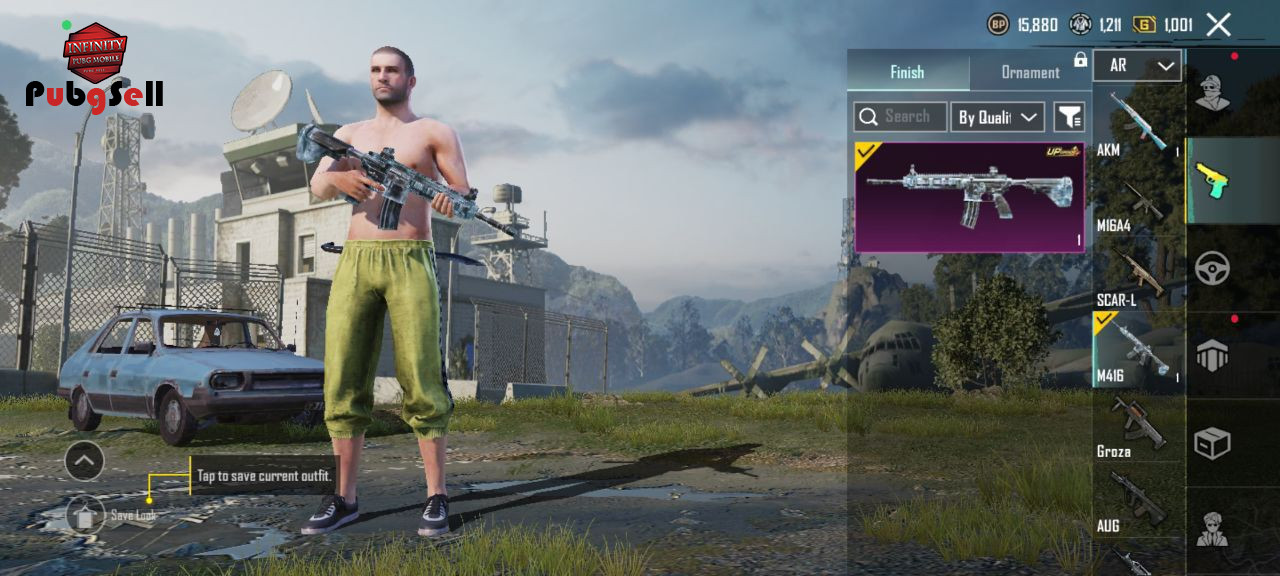
Task: Tap the Save Look button
Action: (87, 515)
